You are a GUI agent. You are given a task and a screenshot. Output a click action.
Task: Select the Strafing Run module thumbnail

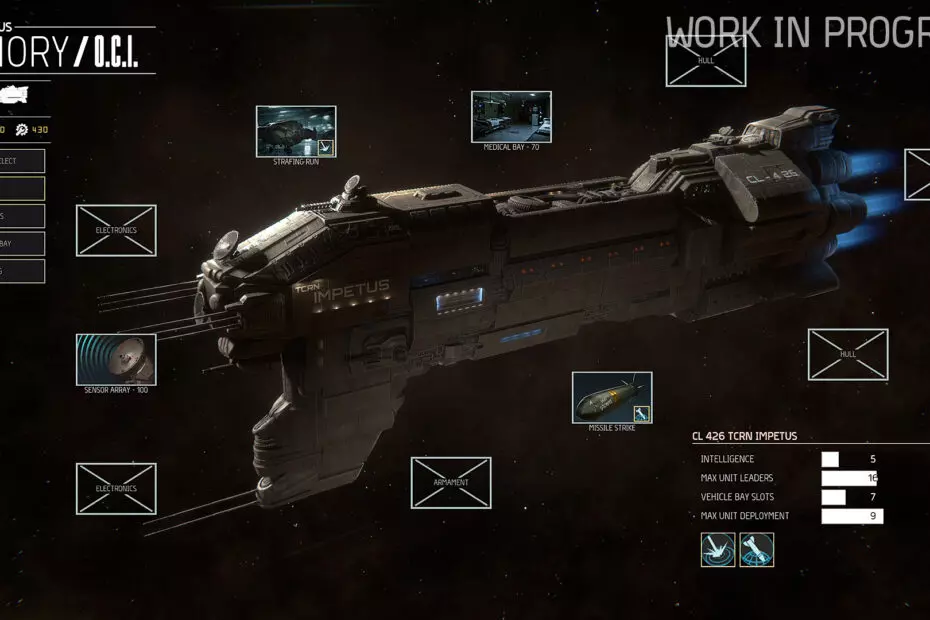(296, 131)
